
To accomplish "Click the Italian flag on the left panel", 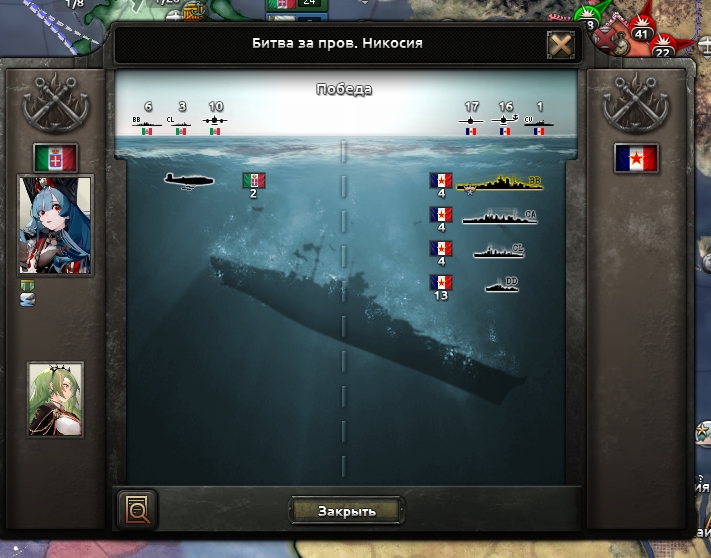I will (55, 158).
